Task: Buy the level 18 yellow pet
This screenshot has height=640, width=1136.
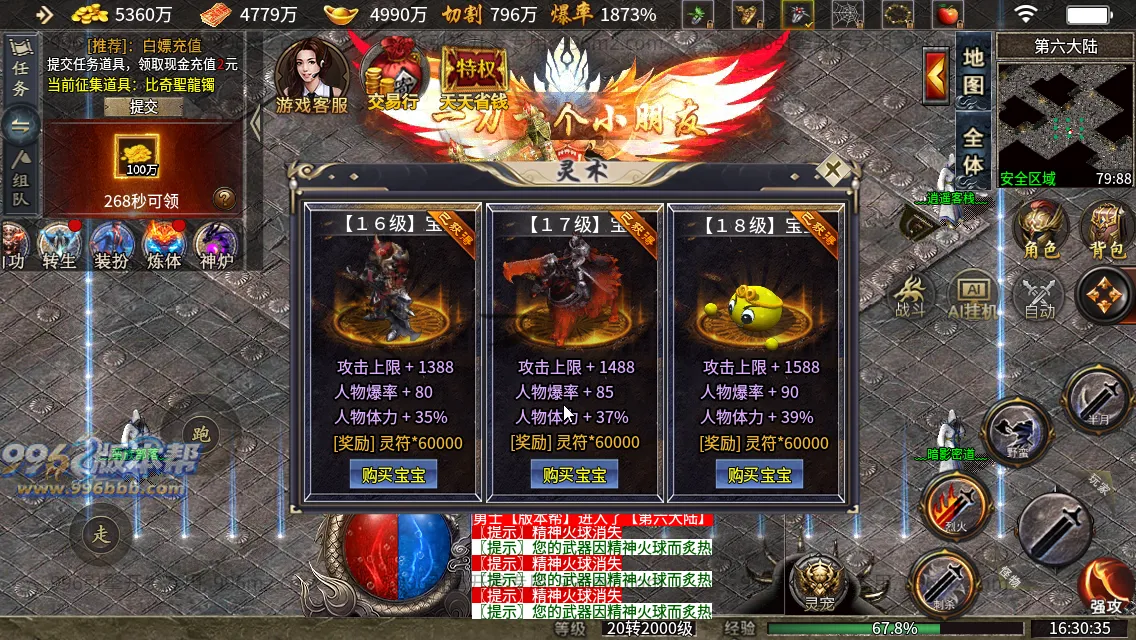Action: (x=759, y=475)
